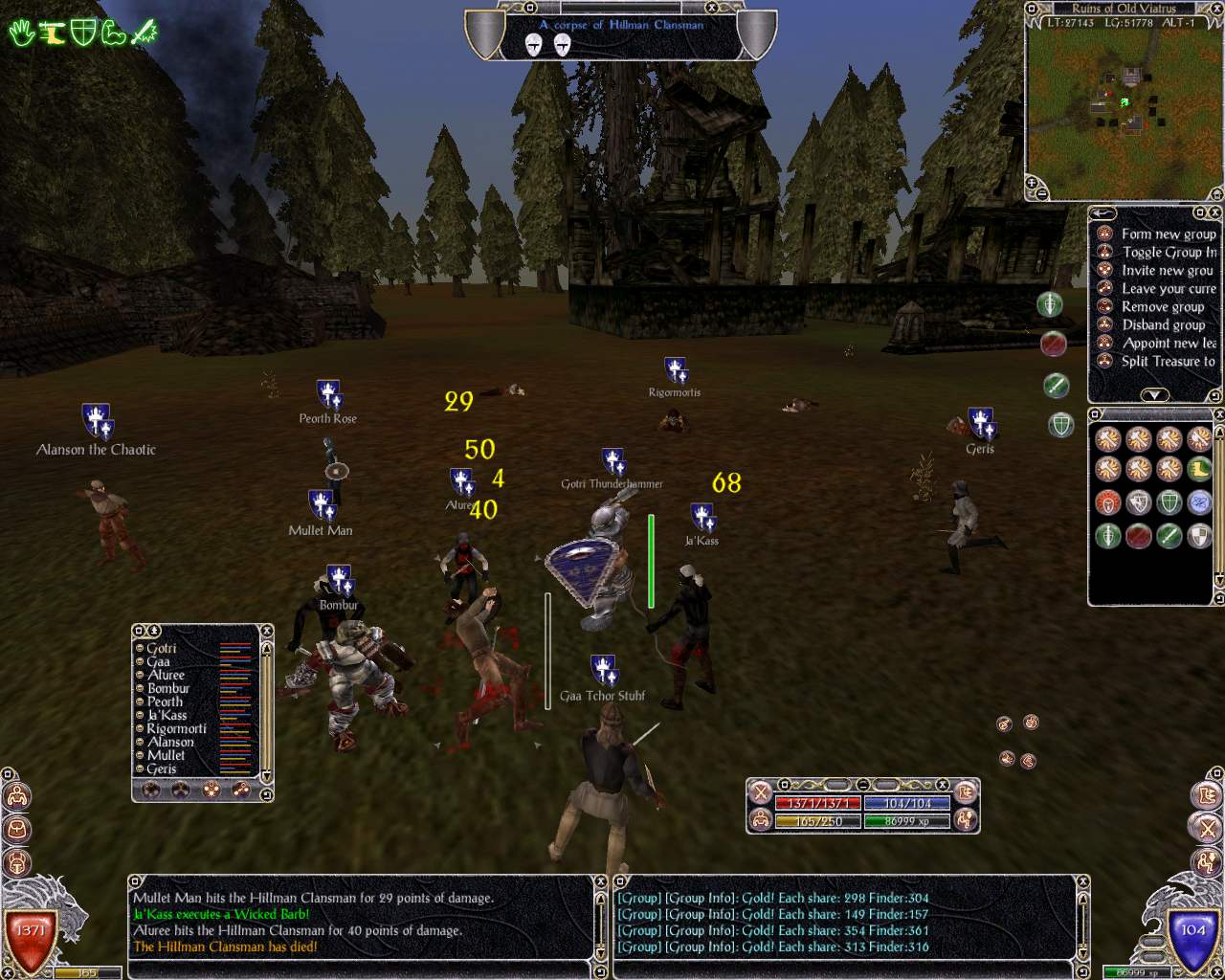Choose the "Disband group" option
The image size is (1225, 980).
[1163, 324]
